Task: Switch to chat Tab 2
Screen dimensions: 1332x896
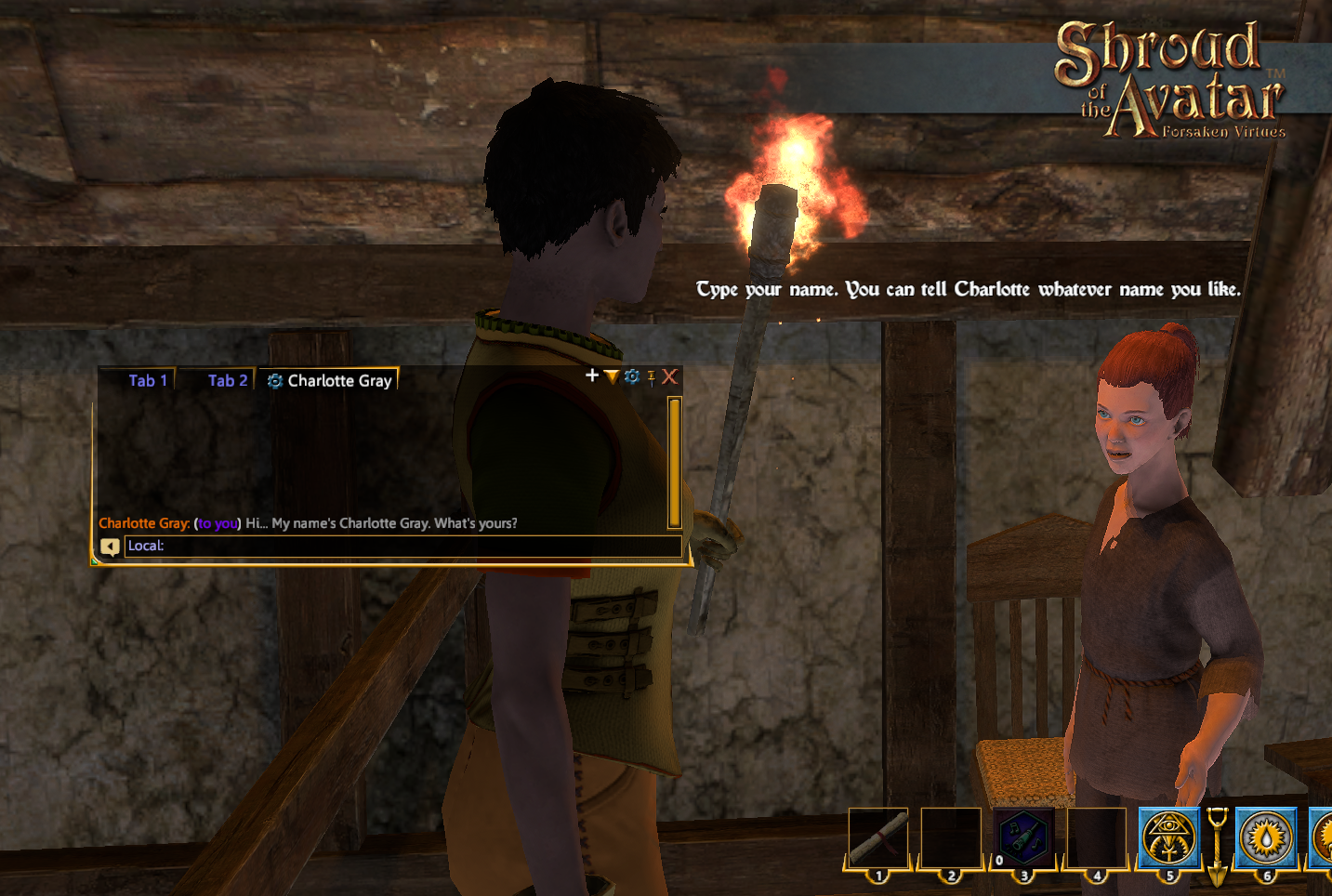Action: tap(227, 380)
